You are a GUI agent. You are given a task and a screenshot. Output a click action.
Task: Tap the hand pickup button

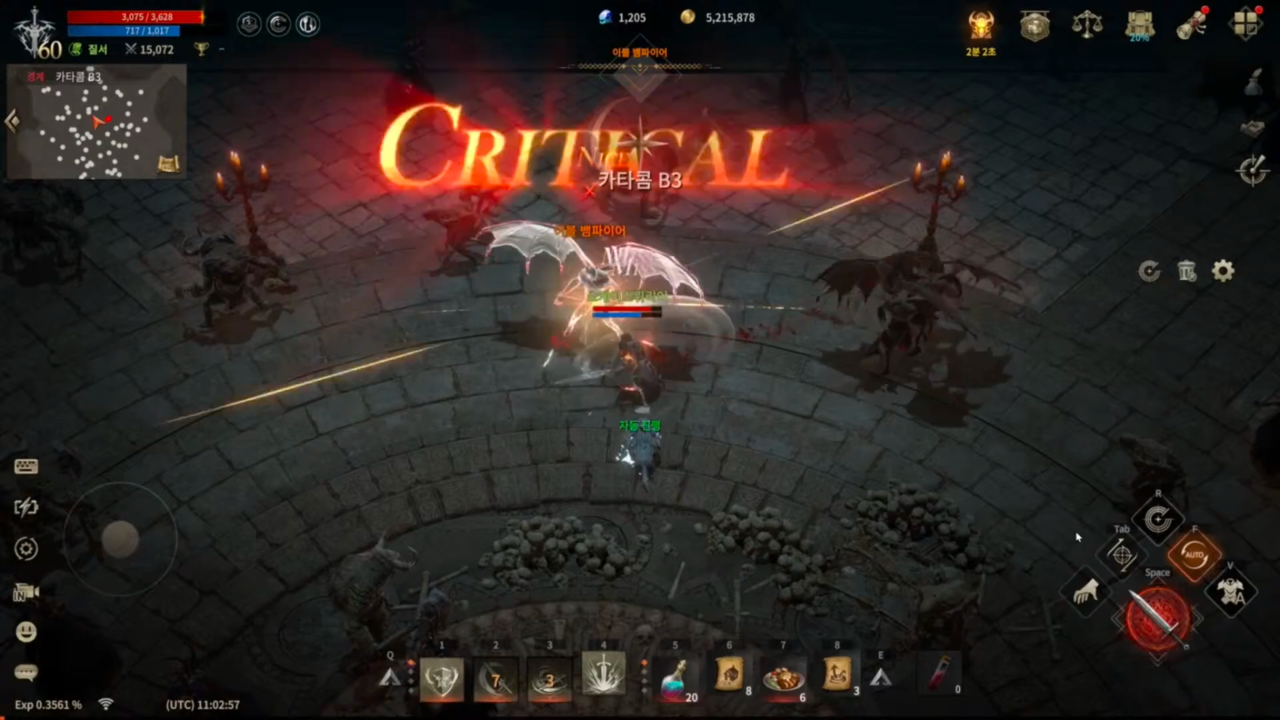[x=1086, y=592]
